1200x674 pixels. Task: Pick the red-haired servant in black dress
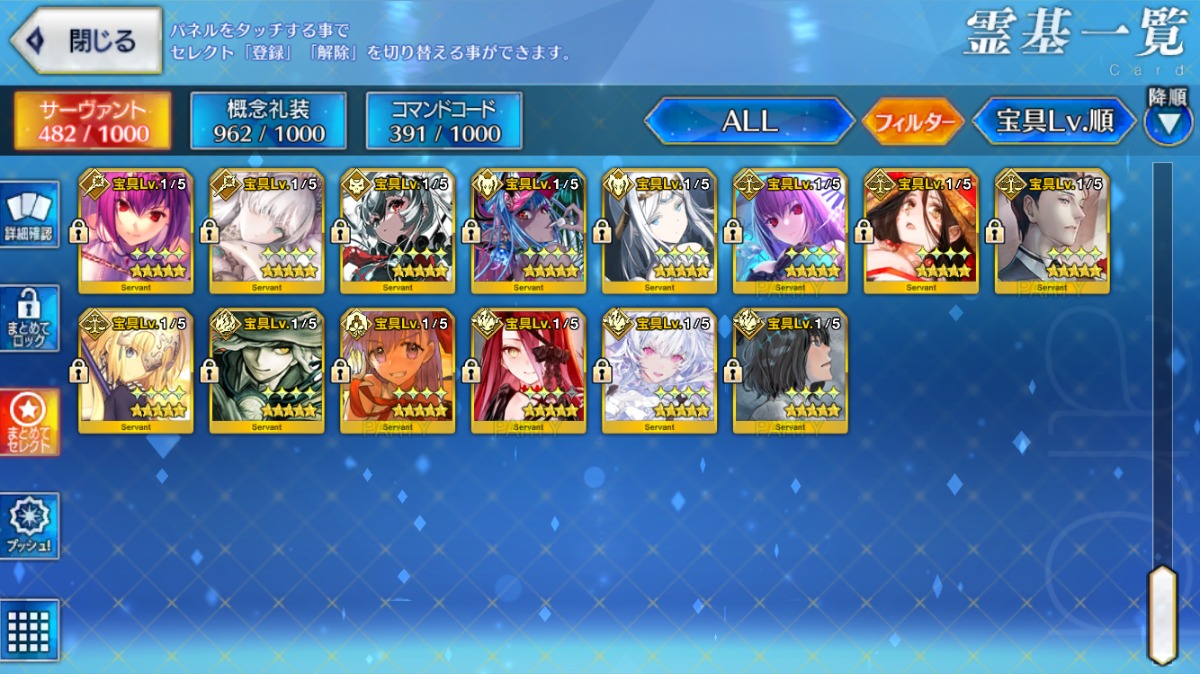pyautogui.click(x=528, y=371)
